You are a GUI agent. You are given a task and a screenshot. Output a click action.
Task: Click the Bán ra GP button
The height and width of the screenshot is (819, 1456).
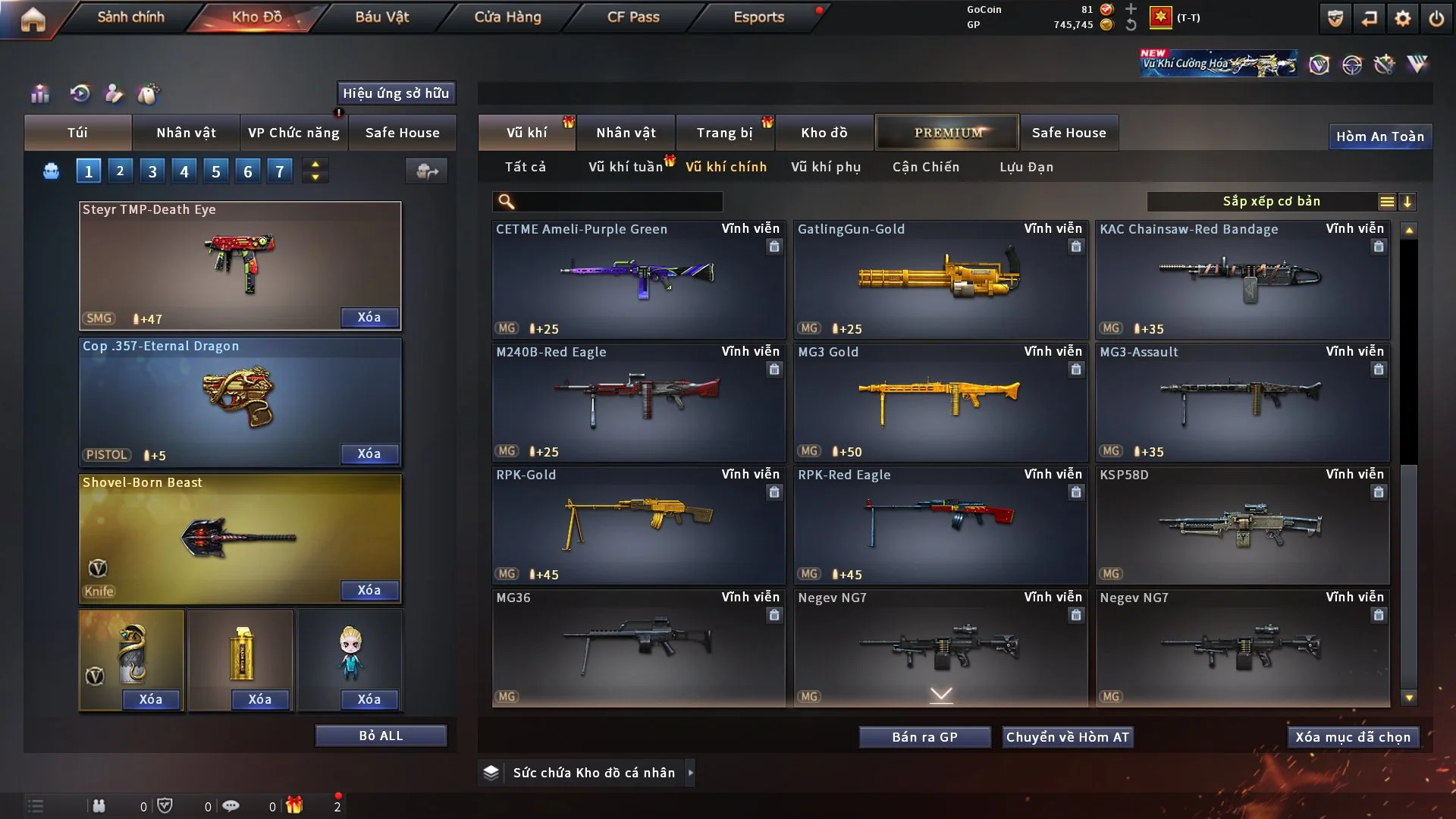pyautogui.click(x=924, y=737)
